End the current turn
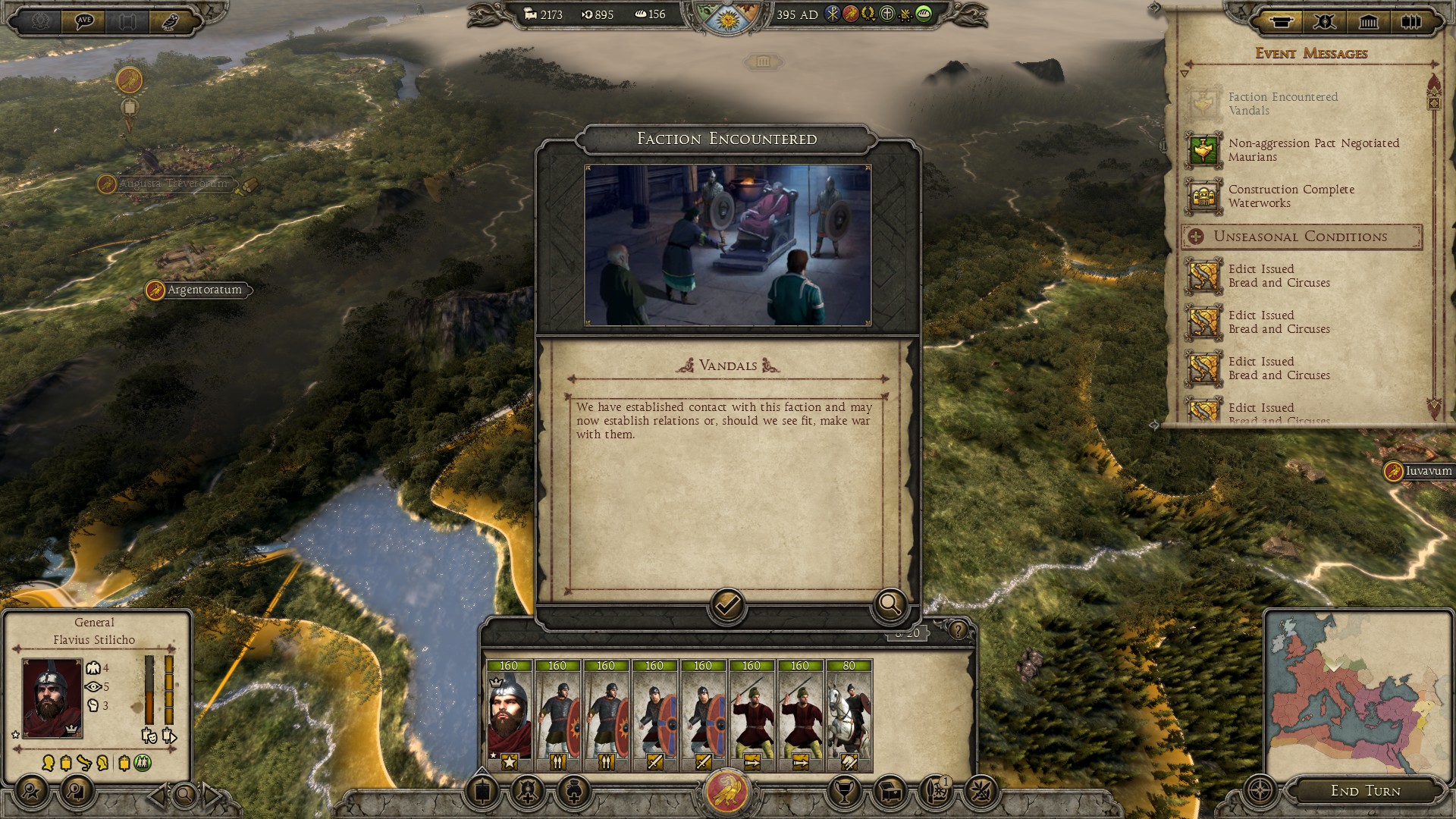Viewport: 1456px width, 819px height. pyautogui.click(x=1365, y=791)
